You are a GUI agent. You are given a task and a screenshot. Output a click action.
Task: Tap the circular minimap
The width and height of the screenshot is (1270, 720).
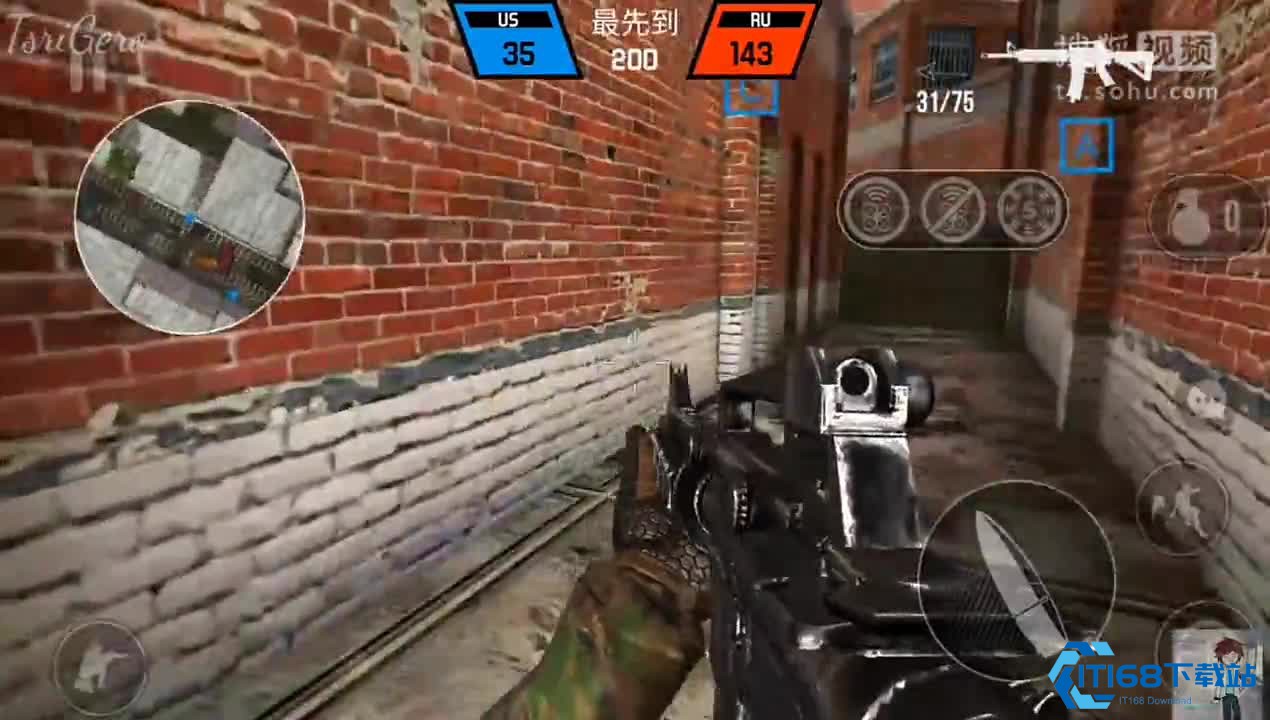click(188, 217)
